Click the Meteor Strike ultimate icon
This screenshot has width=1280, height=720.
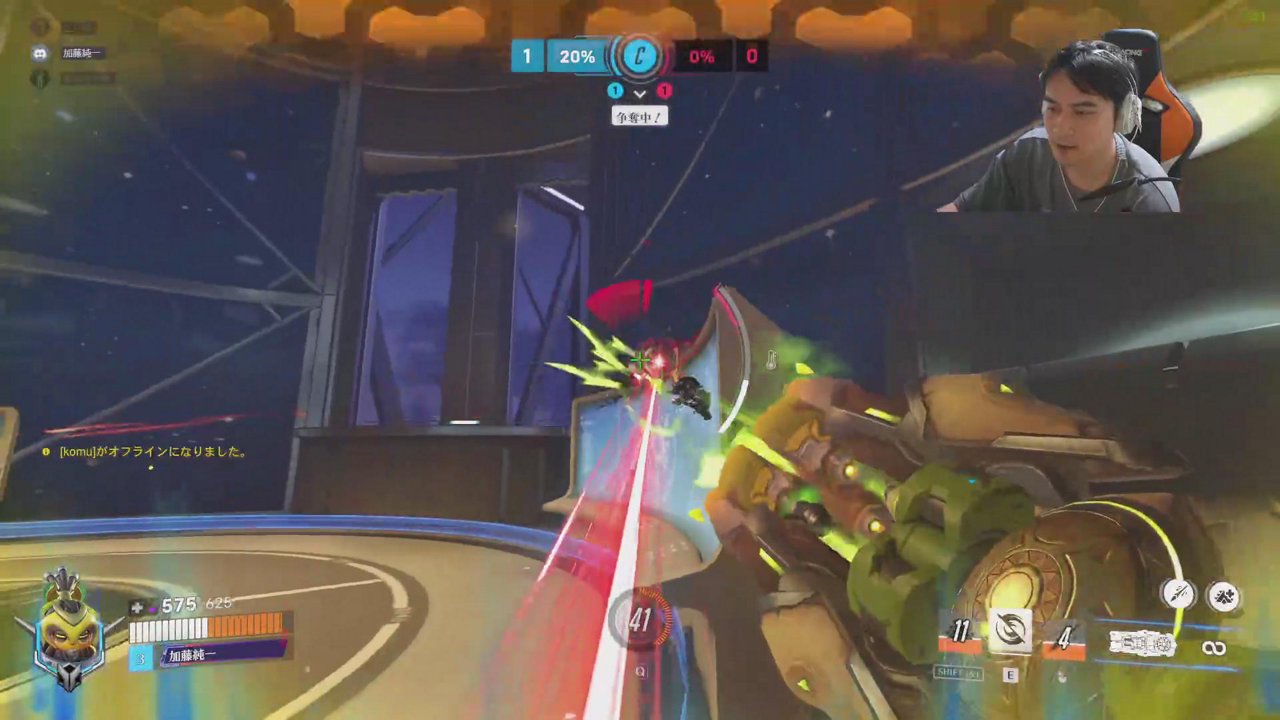1222,594
